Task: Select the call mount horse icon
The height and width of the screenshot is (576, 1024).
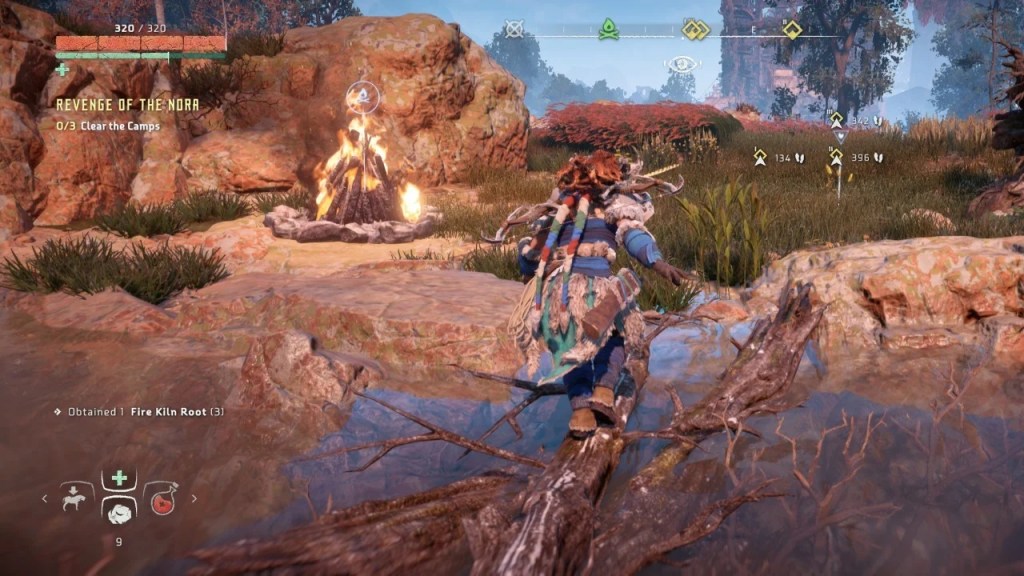Action: (76, 497)
